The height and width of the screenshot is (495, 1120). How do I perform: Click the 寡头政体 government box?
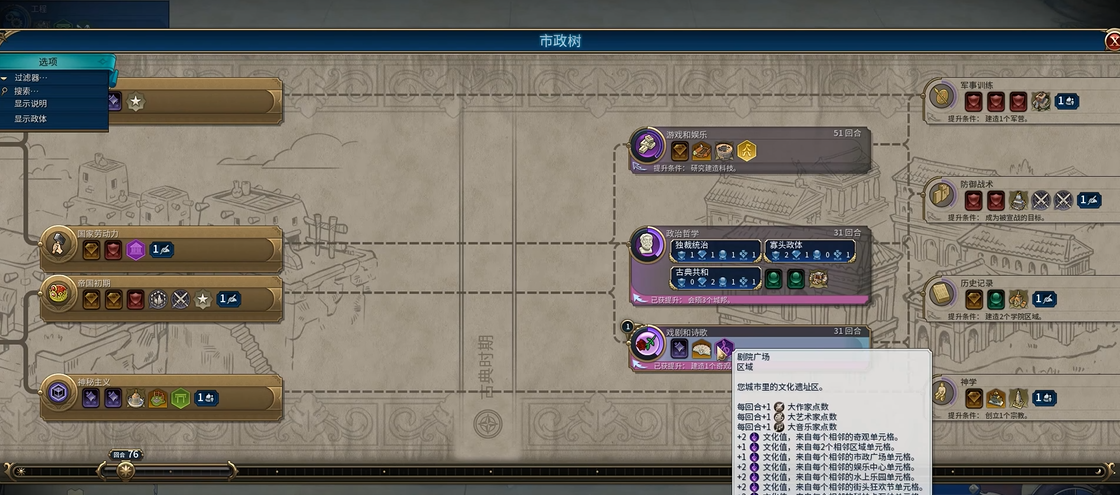pyautogui.click(x=810, y=250)
